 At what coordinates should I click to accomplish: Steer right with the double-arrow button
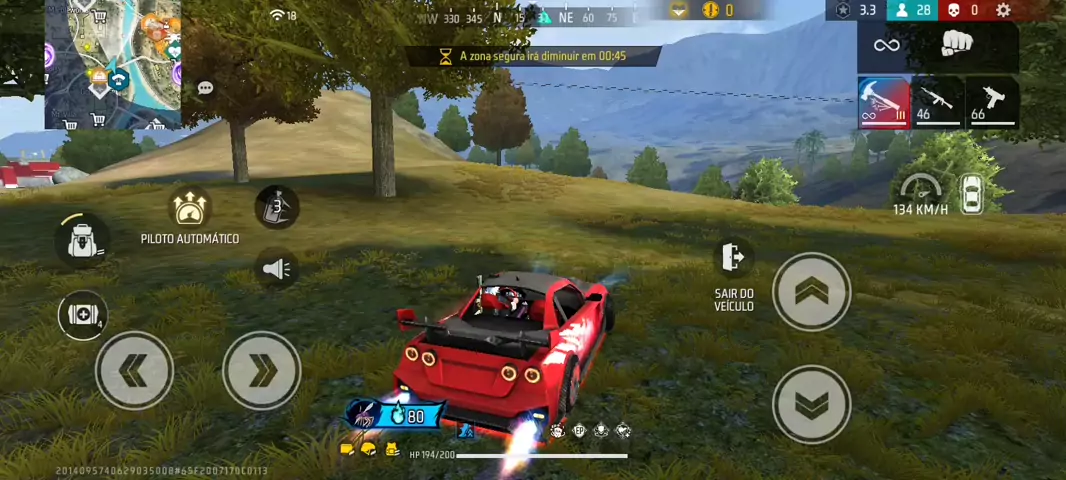[x=261, y=370]
